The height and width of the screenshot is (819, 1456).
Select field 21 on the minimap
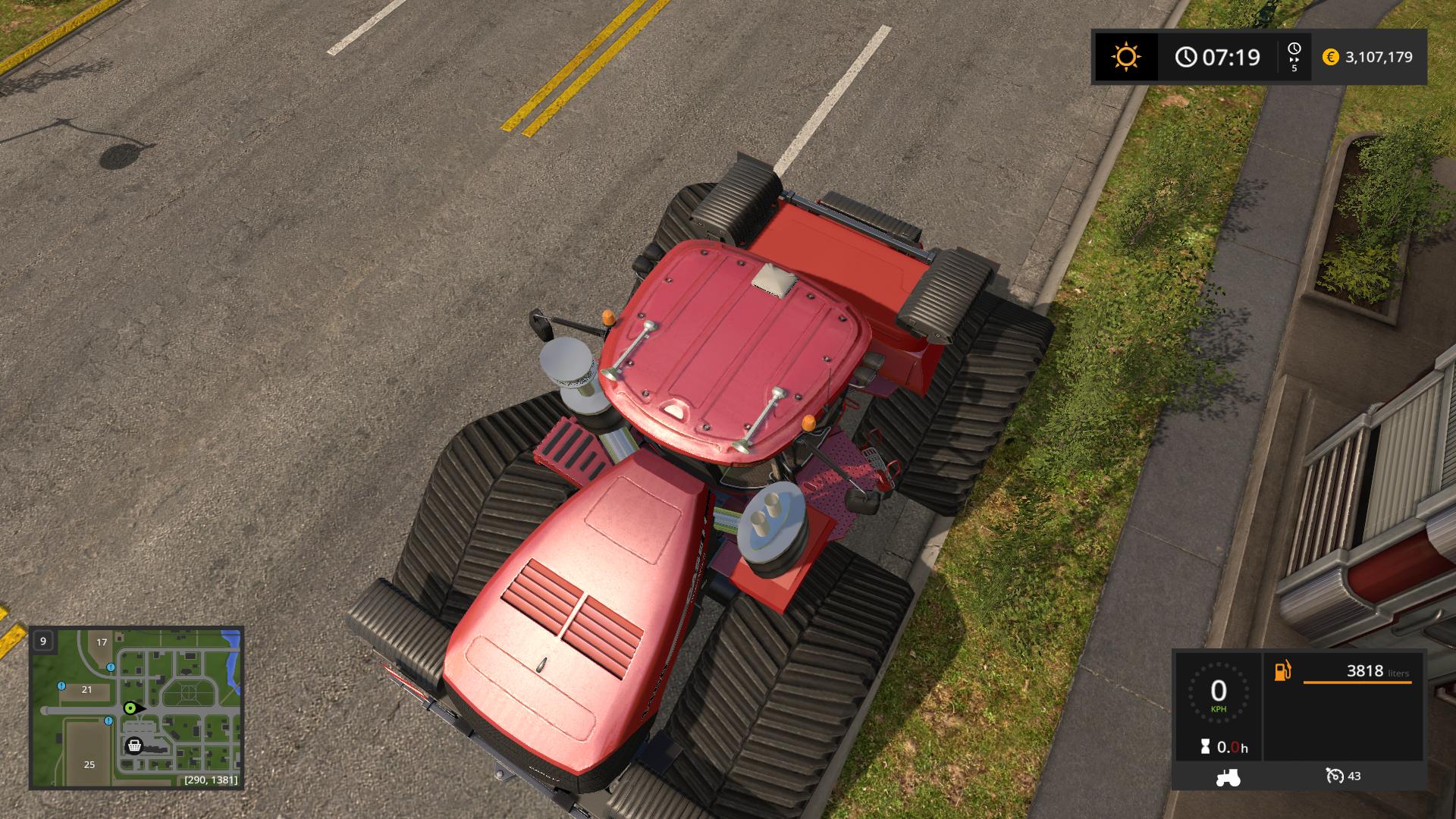coord(86,689)
